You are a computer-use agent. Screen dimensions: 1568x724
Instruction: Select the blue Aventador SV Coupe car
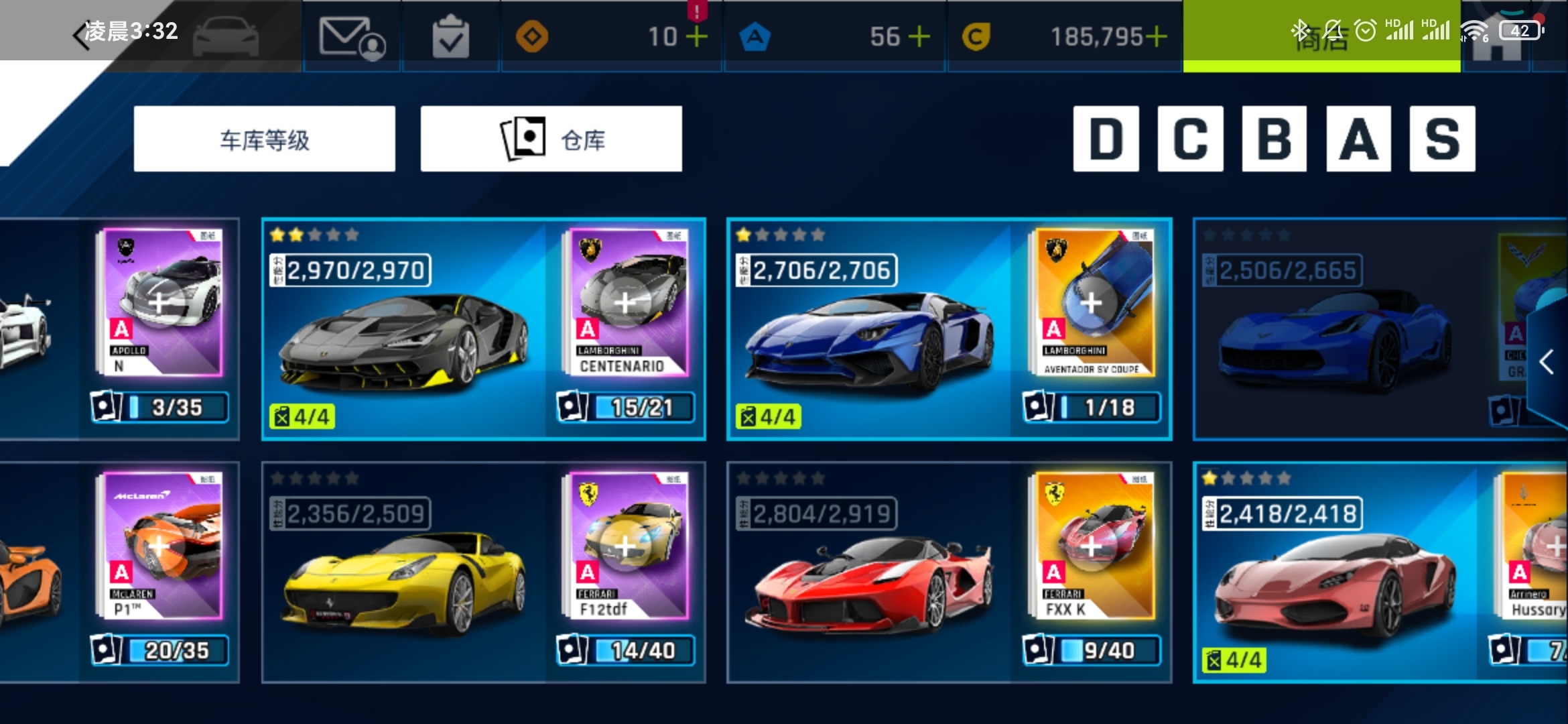point(868,335)
